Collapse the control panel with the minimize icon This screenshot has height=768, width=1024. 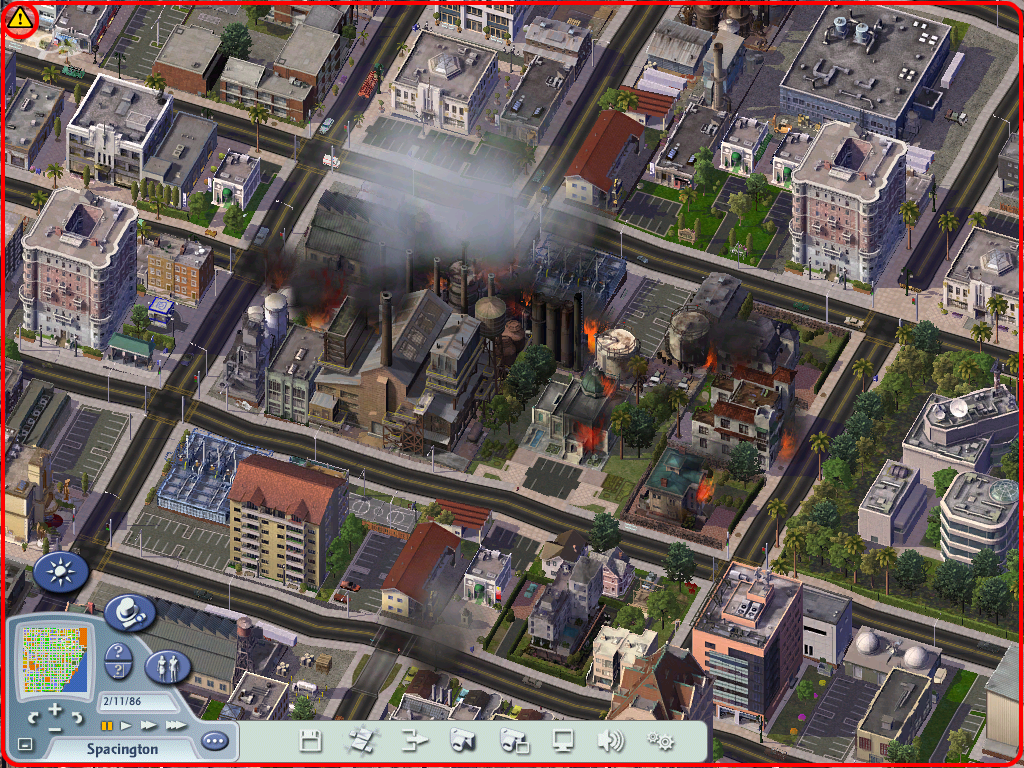[x=25, y=745]
